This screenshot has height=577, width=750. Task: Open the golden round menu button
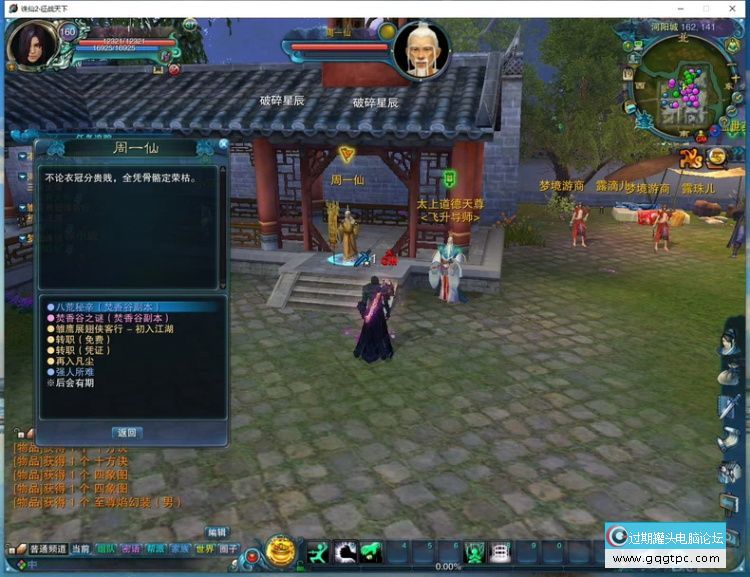(281, 551)
